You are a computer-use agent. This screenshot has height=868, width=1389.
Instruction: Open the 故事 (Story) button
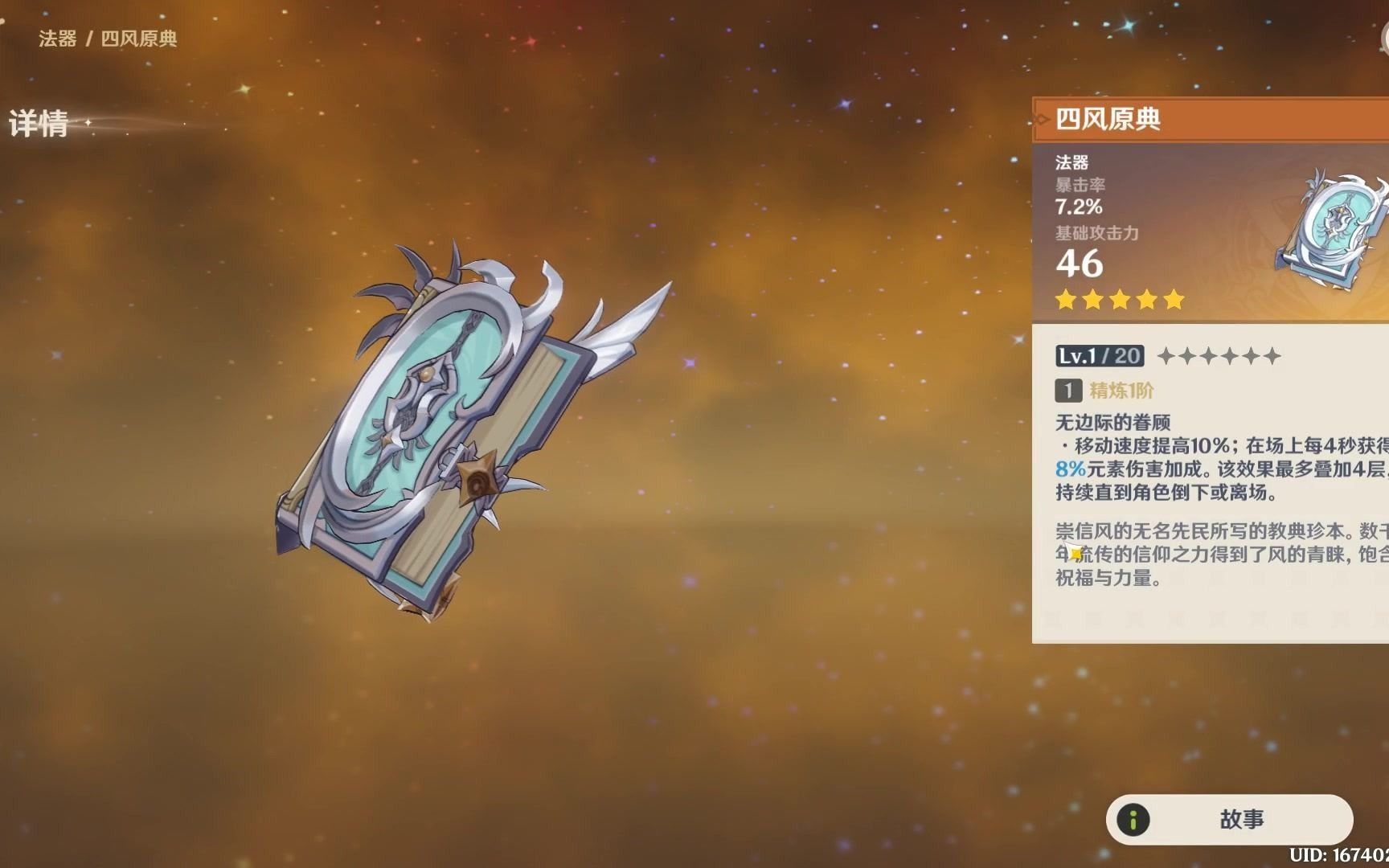(x=1229, y=819)
